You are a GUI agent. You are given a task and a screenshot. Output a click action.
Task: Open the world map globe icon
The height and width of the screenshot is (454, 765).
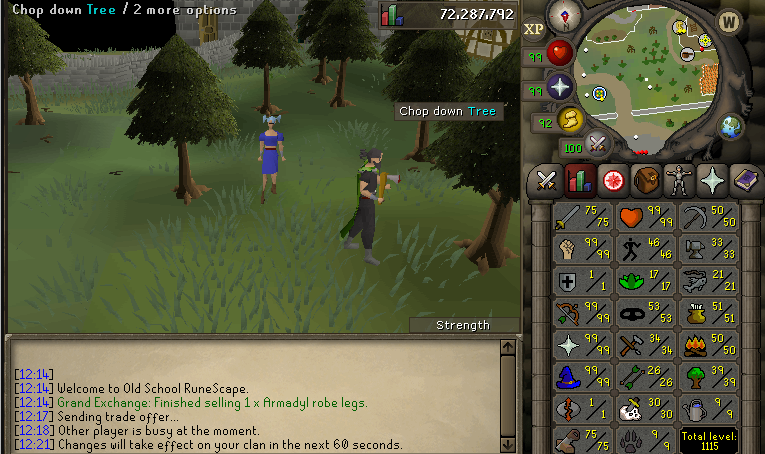coord(733,126)
